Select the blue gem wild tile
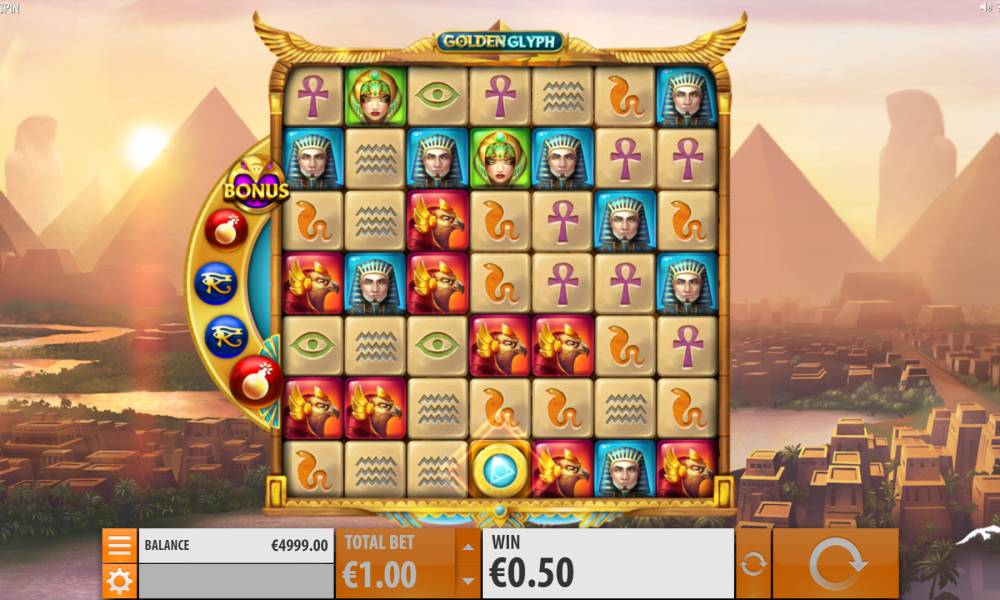Image resolution: width=1000 pixels, height=600 pixels. coord(499,468)
